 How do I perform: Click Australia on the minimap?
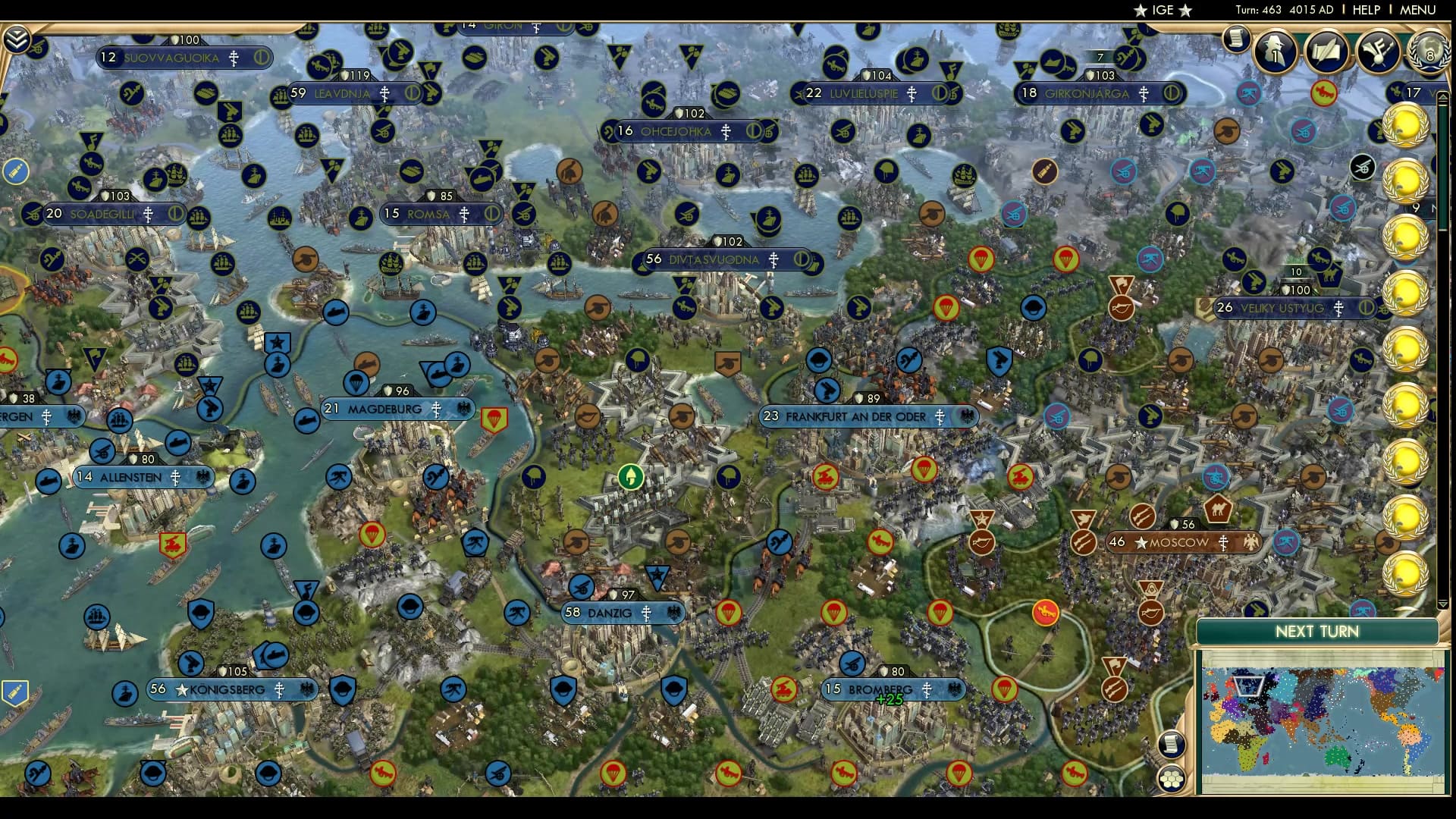pyautogui.click(x=1336, y=755)
